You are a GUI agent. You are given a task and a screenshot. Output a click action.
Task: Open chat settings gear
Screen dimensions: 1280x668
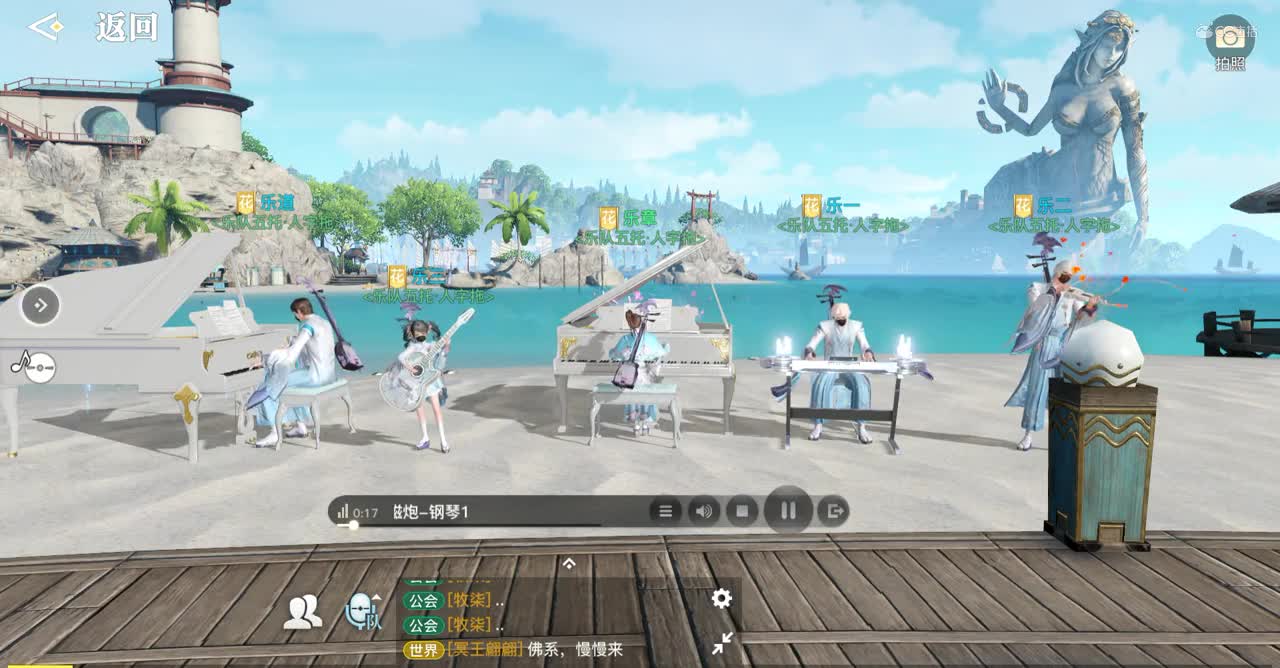click(x=721, y=598)
